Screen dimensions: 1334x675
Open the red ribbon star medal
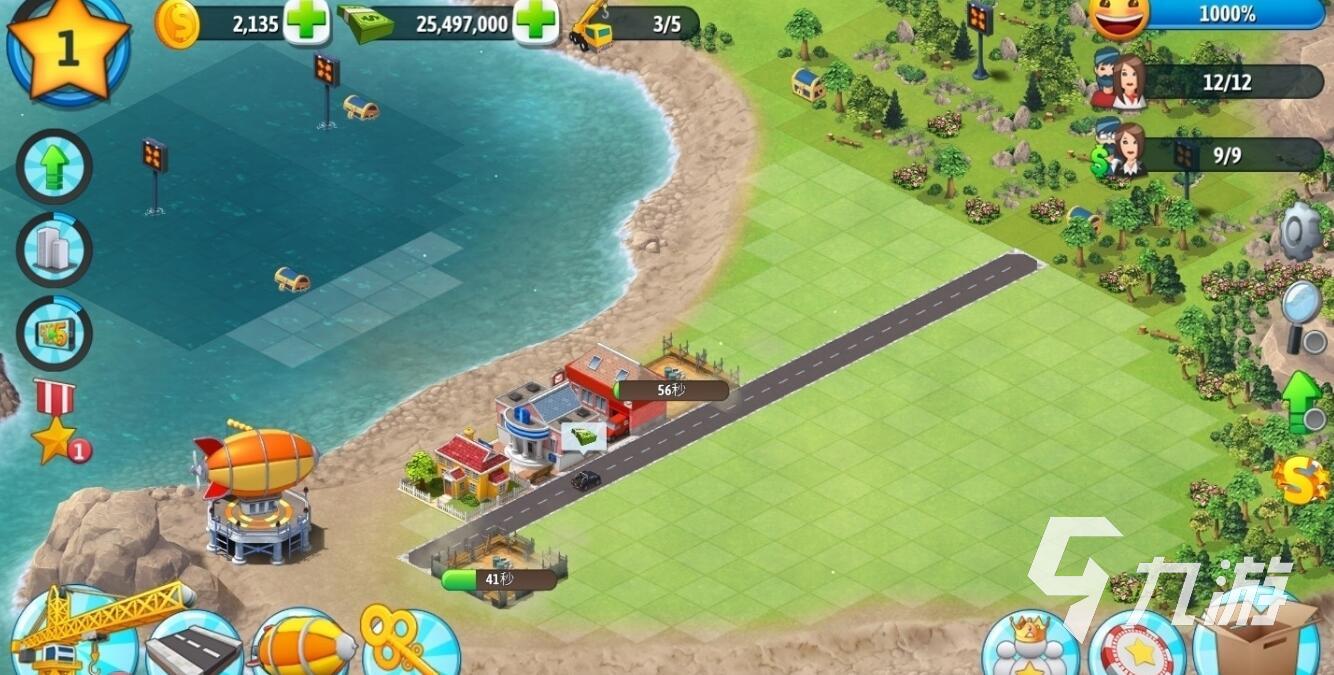pyautogui.click(x=58, y=422)
